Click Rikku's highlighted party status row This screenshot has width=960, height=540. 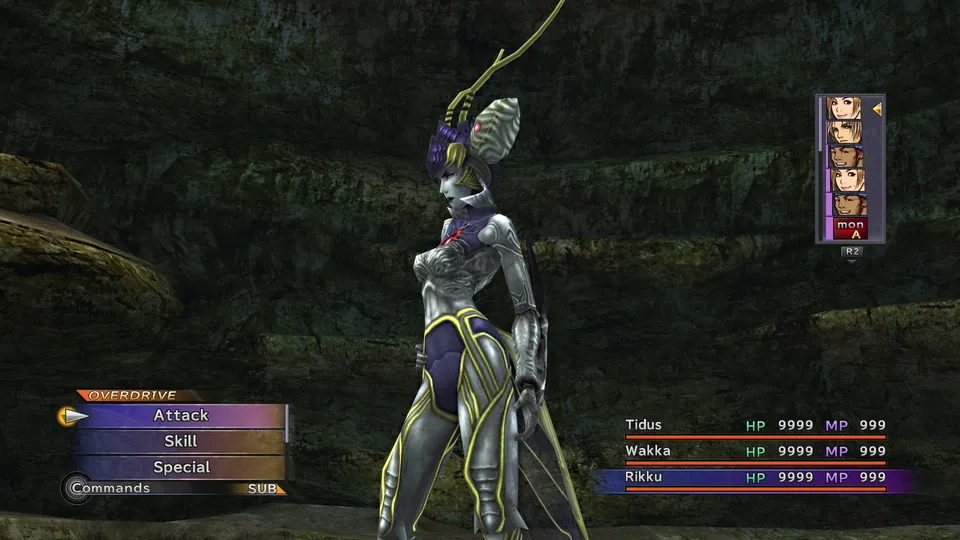(x=755, y=477)
